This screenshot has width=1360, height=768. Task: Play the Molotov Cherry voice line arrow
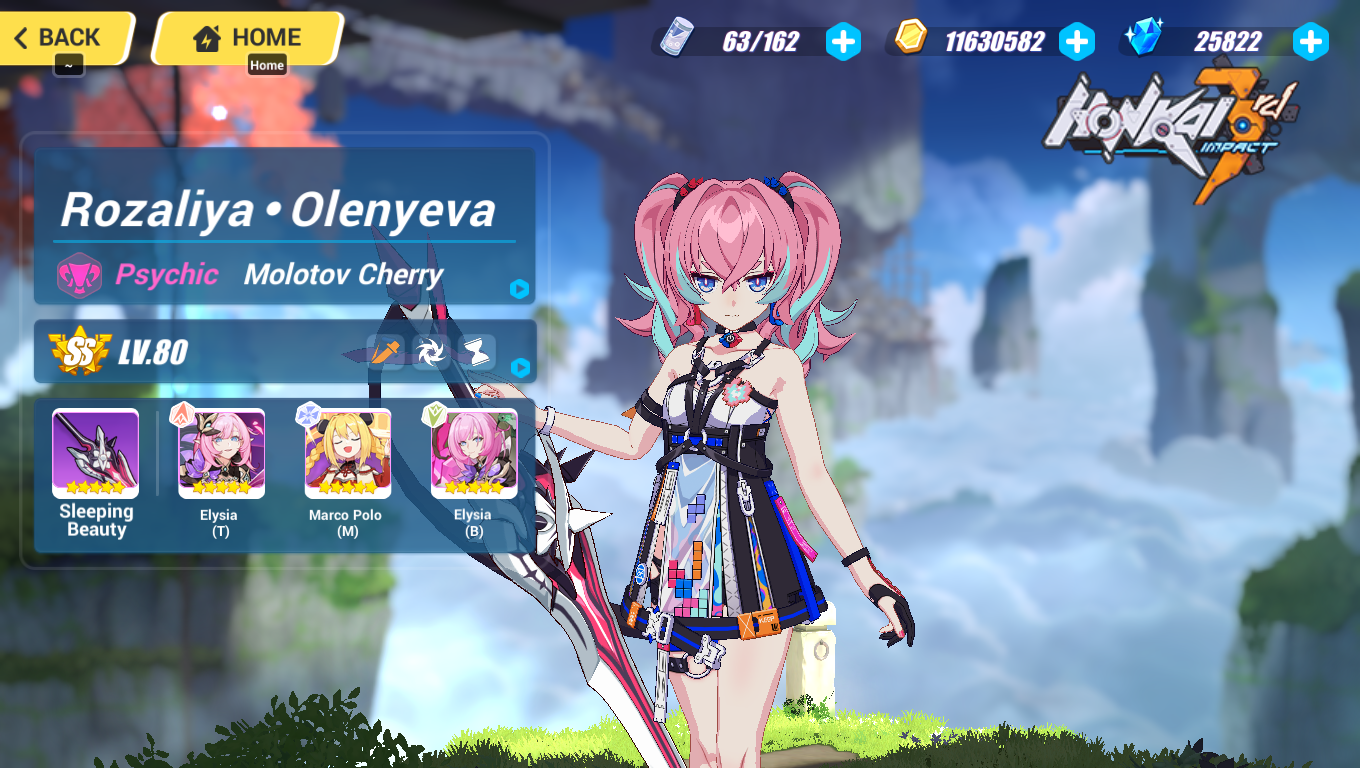(518, 290)
